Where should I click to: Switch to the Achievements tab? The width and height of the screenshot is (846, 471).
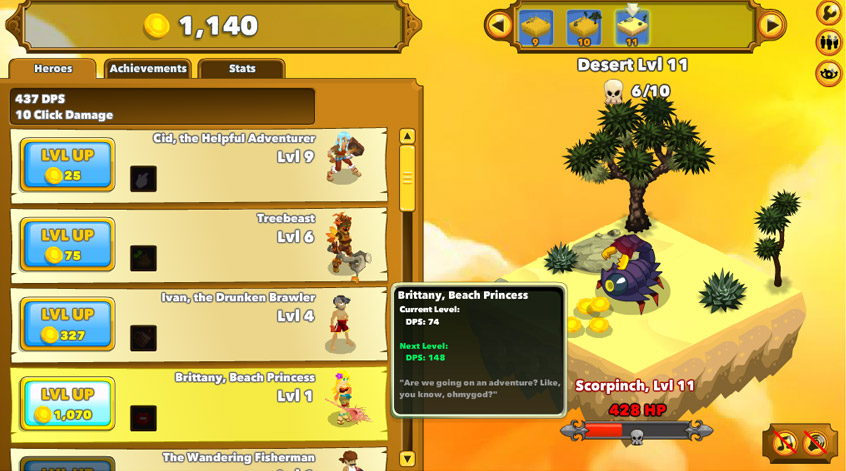tap(148, 68)
